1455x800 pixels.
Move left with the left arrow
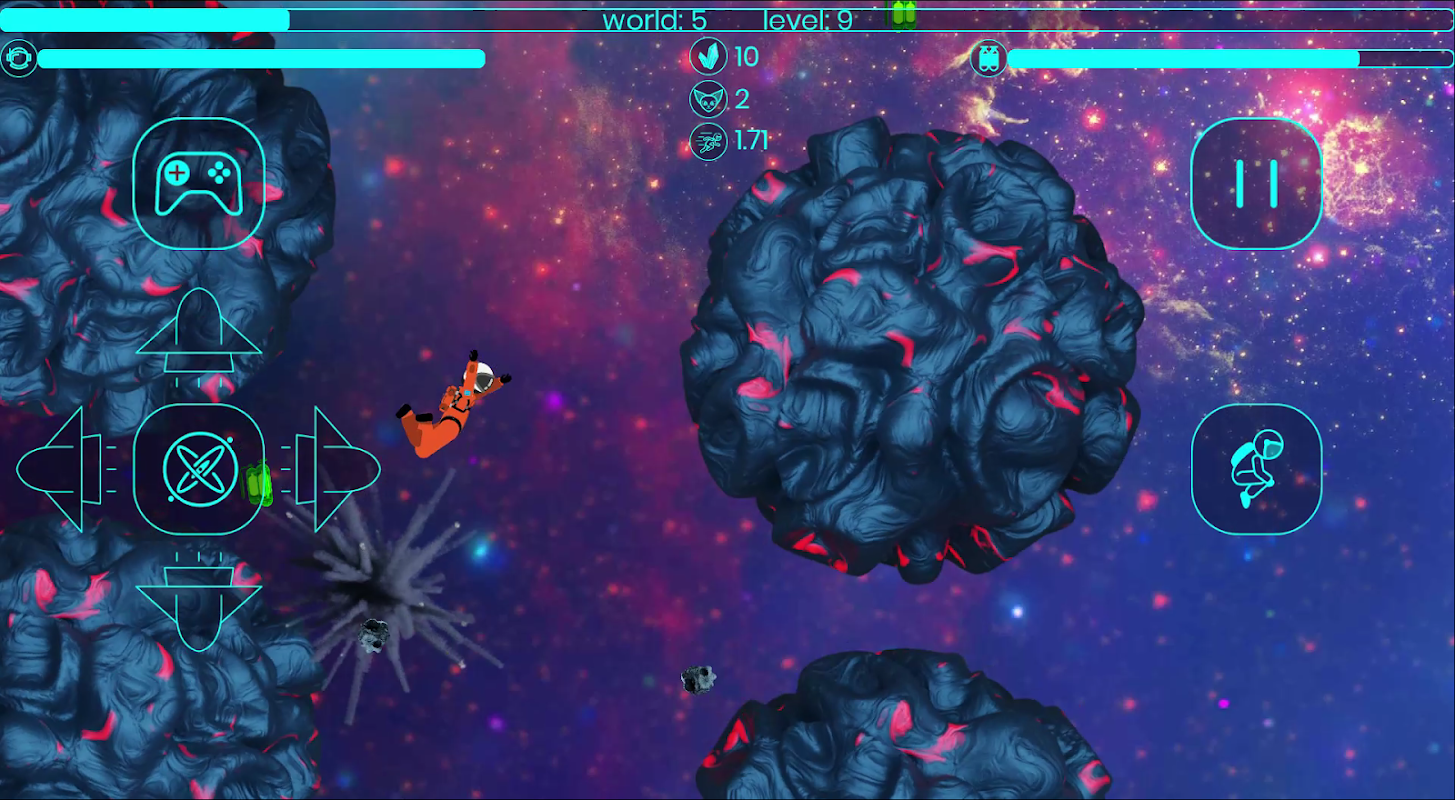point(63,469)
